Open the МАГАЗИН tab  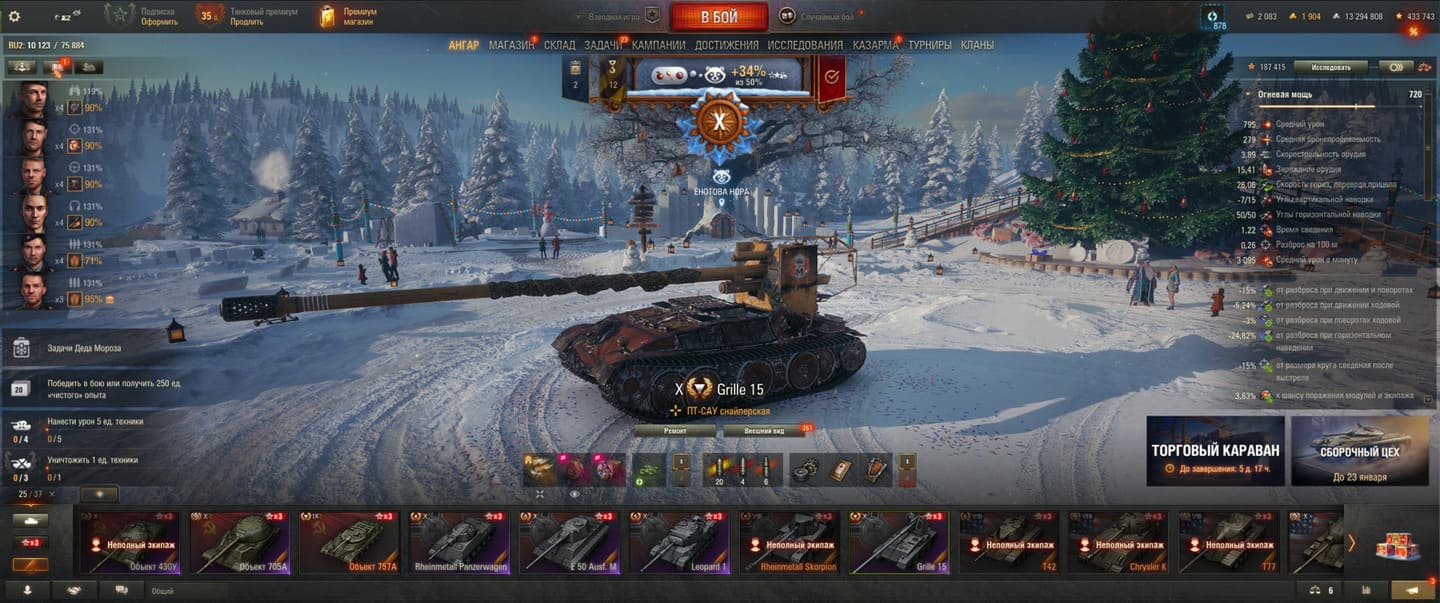pos(511,45)
